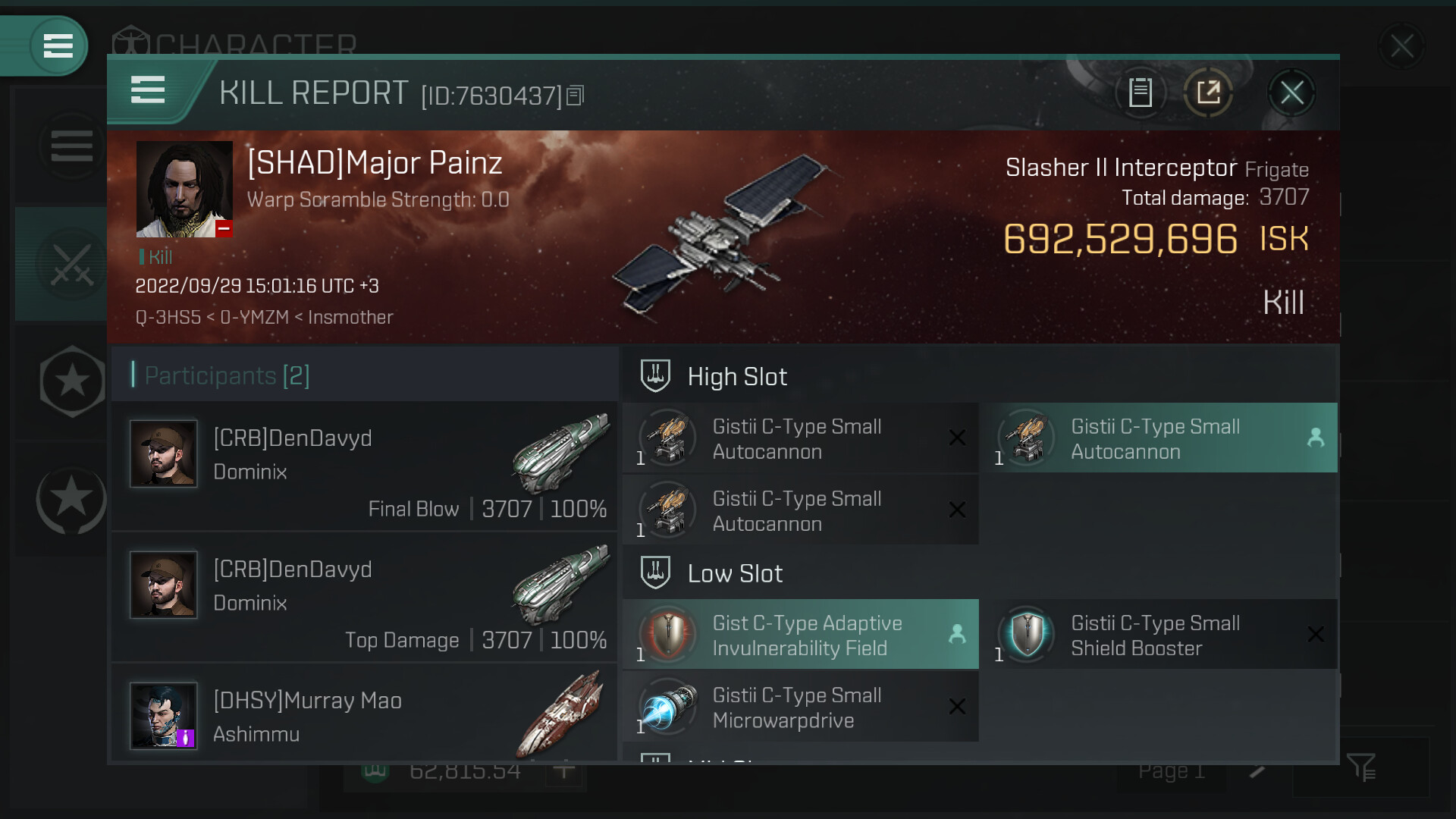The image size is (1456, 819).
Task: Select DenDavyd's Final Blow participant row
Action: [365, 466]
